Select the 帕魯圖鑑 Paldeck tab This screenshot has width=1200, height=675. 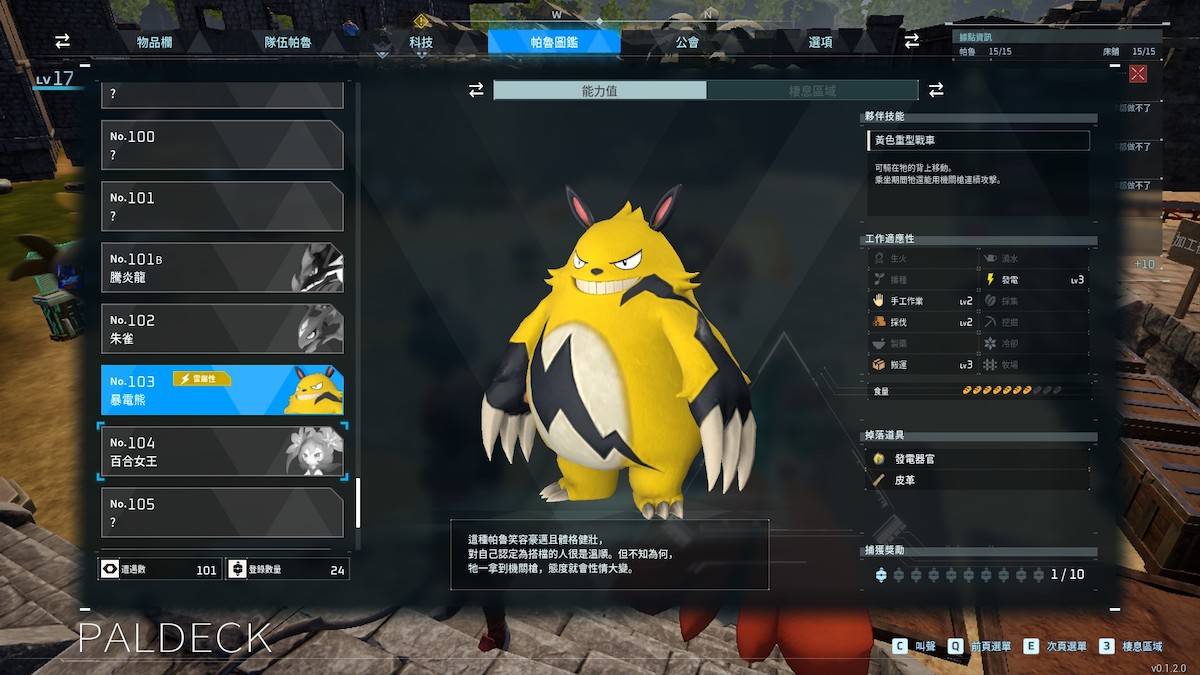[x=554, y=42]
